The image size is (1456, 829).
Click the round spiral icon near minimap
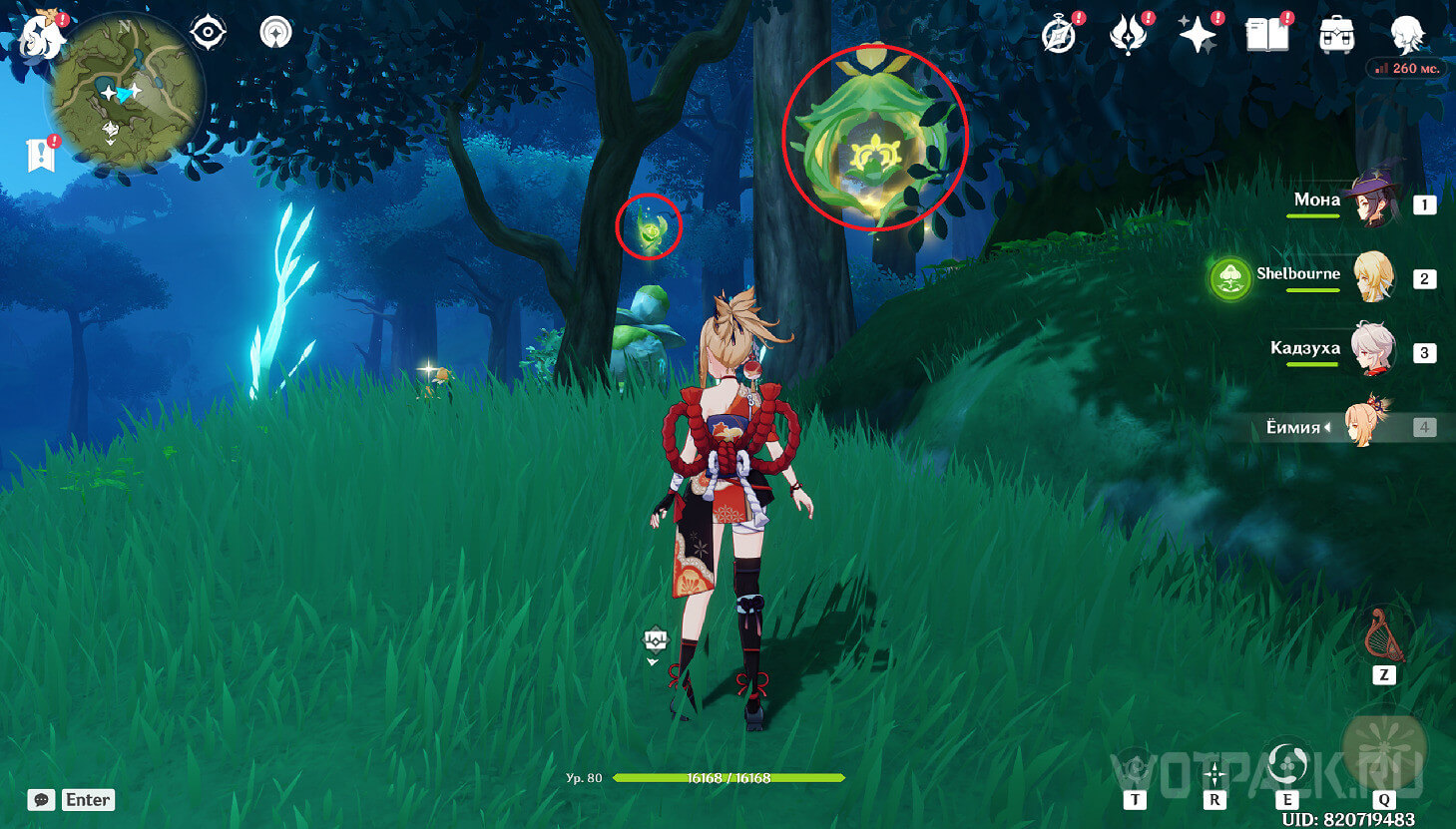[275, 33]
